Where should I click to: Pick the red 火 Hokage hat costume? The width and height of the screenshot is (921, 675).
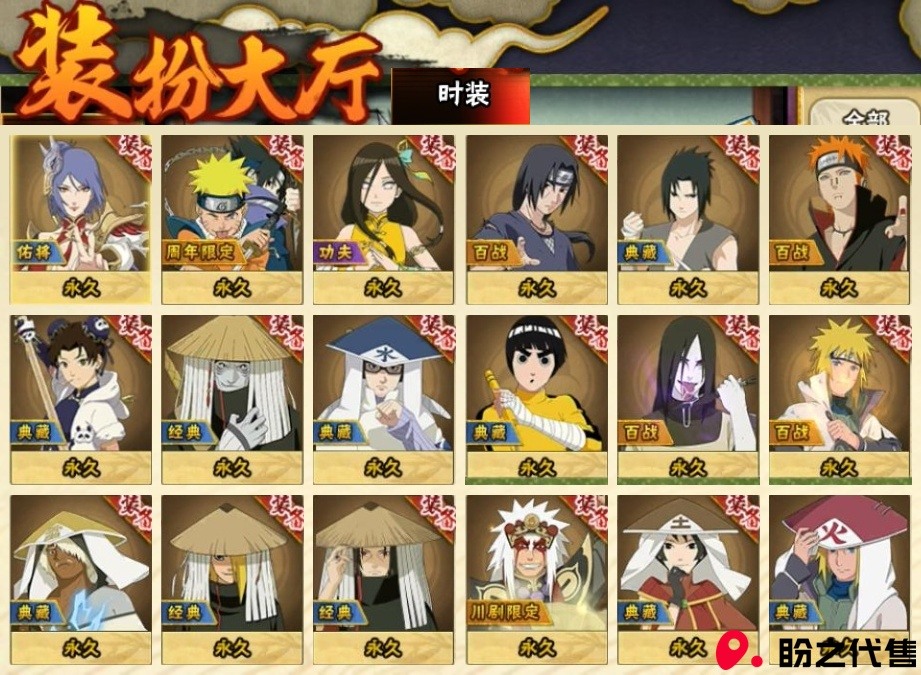coord(838,577)
